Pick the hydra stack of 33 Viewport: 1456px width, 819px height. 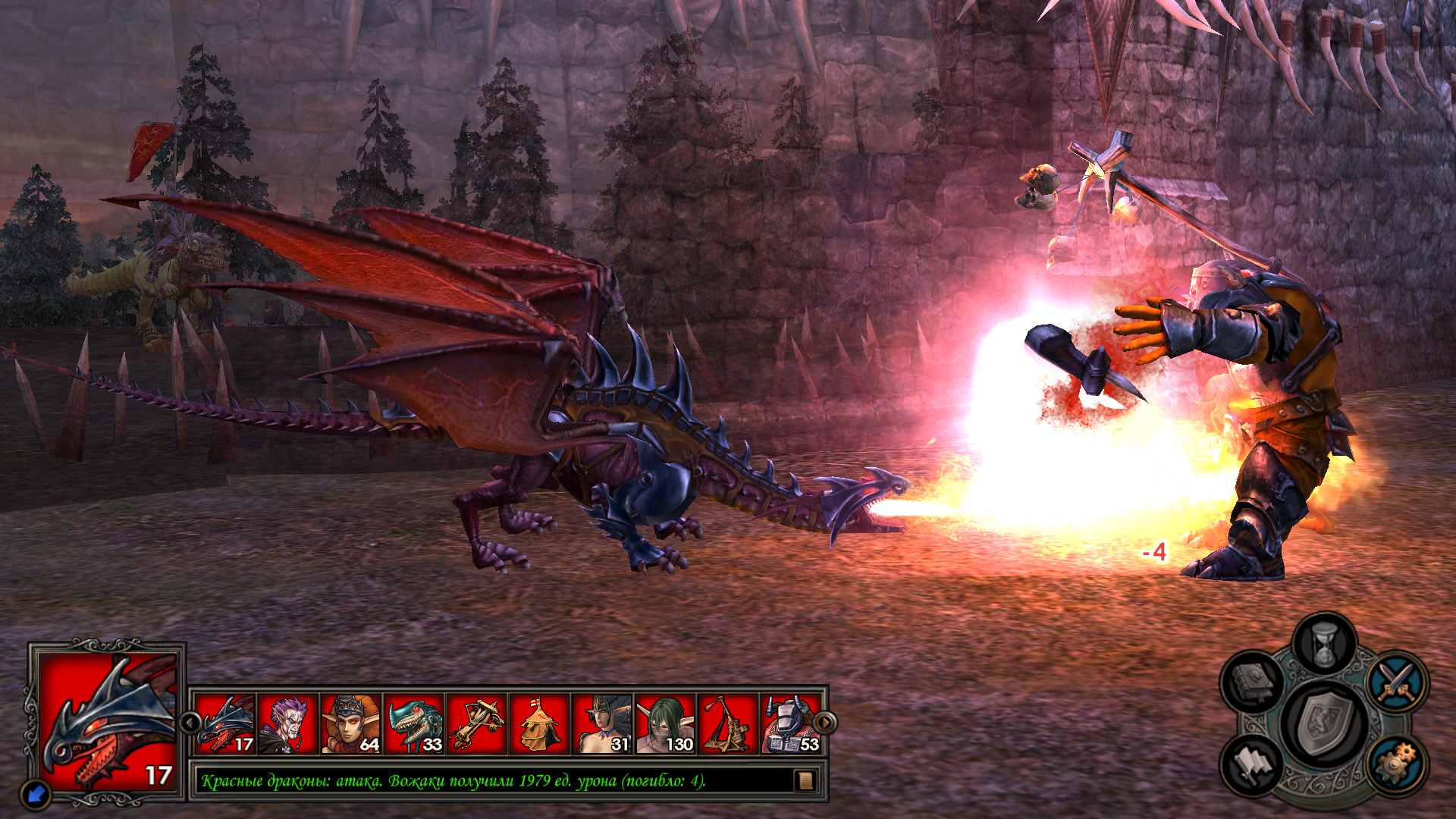[414, 724]
